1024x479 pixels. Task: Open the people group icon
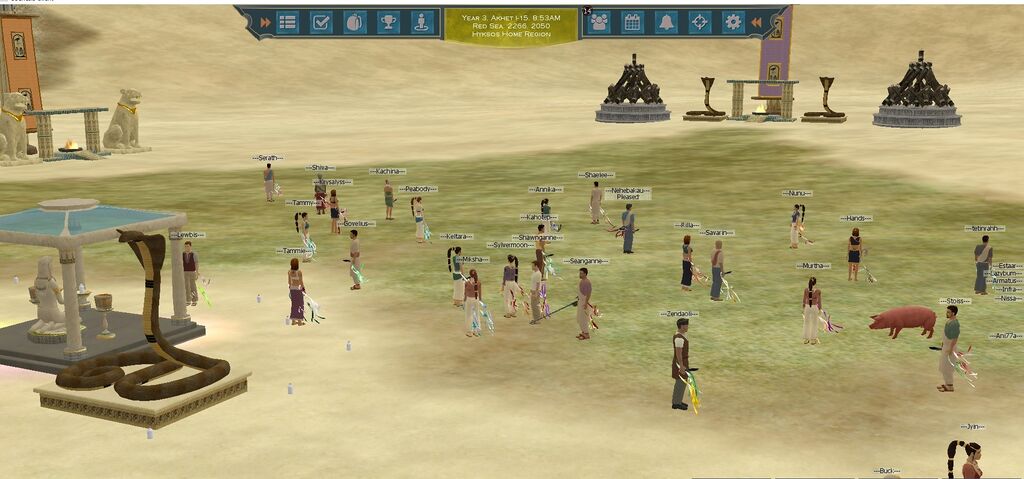599,21
